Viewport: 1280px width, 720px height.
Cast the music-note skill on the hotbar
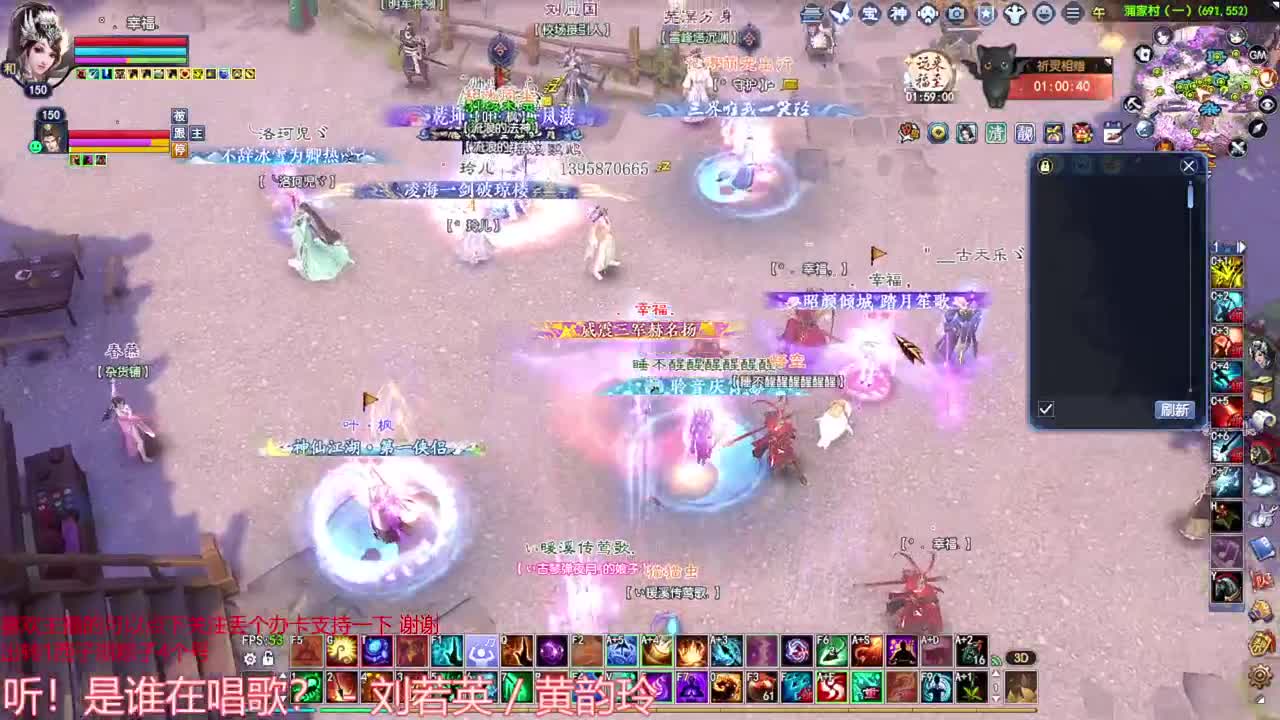[480, 653]
